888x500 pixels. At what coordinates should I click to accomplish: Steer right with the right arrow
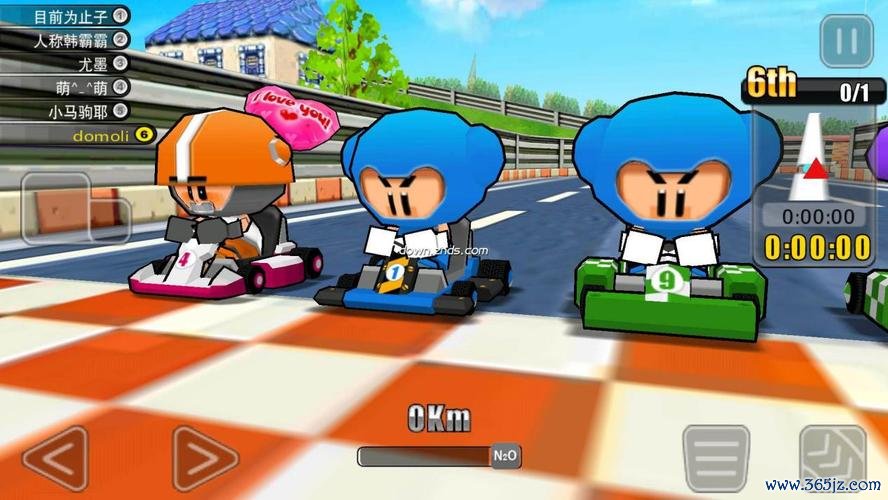[x=204, y=459]
